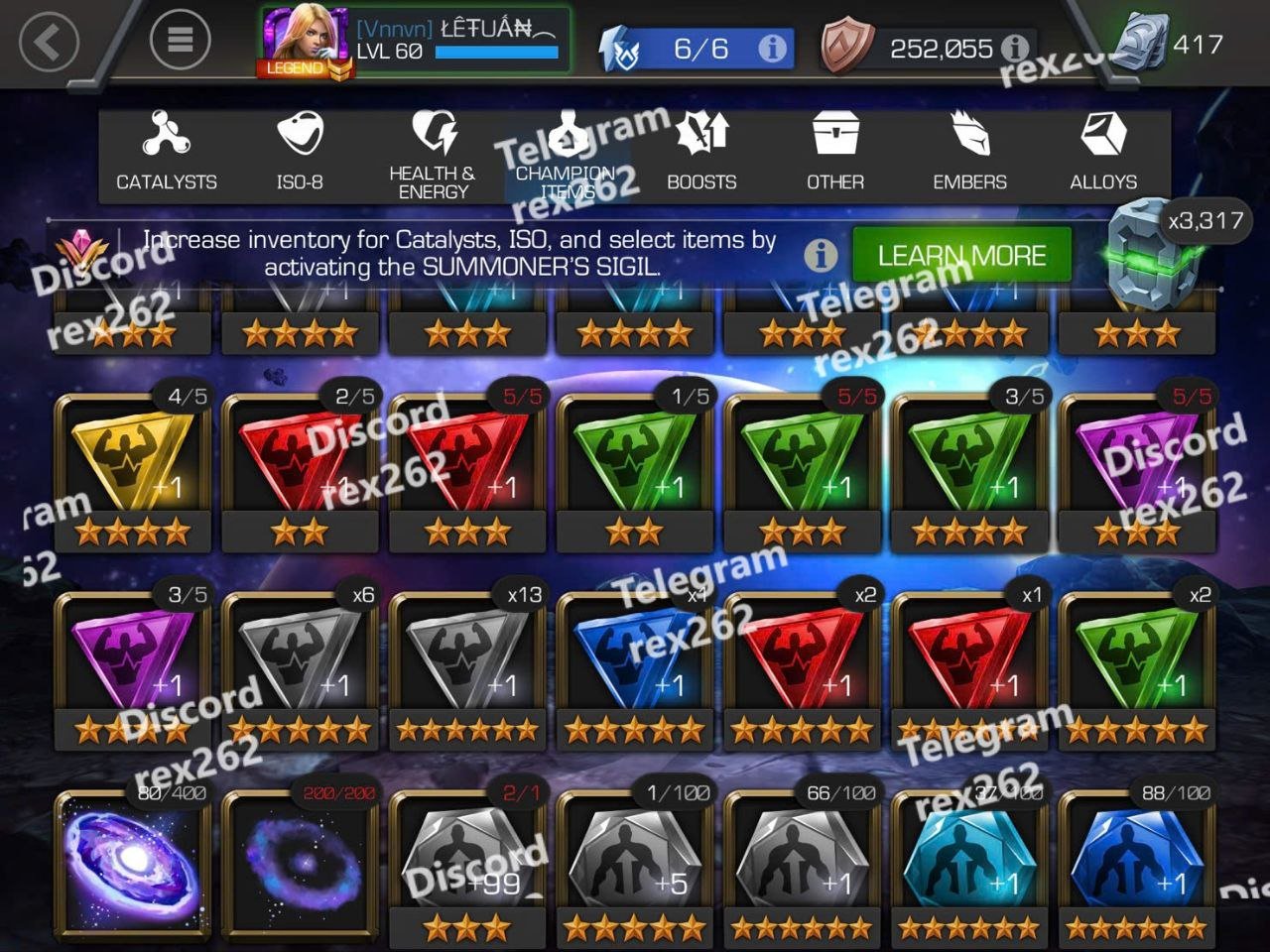Switch to the Catalysts tab
The image size is (1270, 952).
166,154
